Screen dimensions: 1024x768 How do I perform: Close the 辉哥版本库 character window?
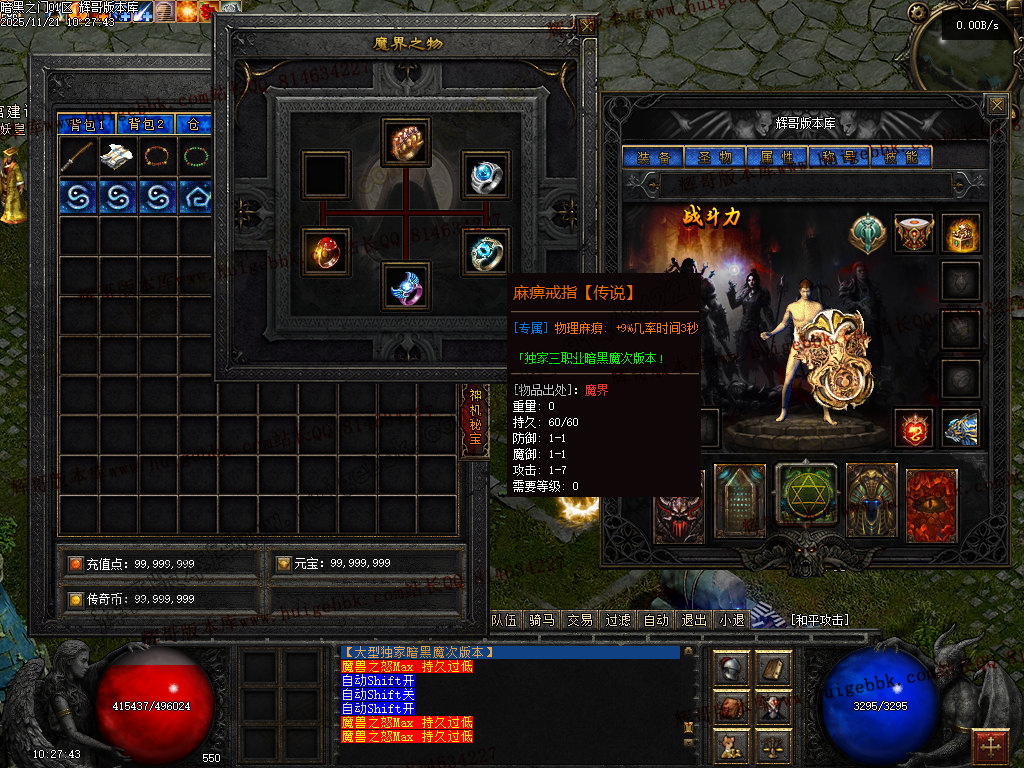(x=996, y=104)
